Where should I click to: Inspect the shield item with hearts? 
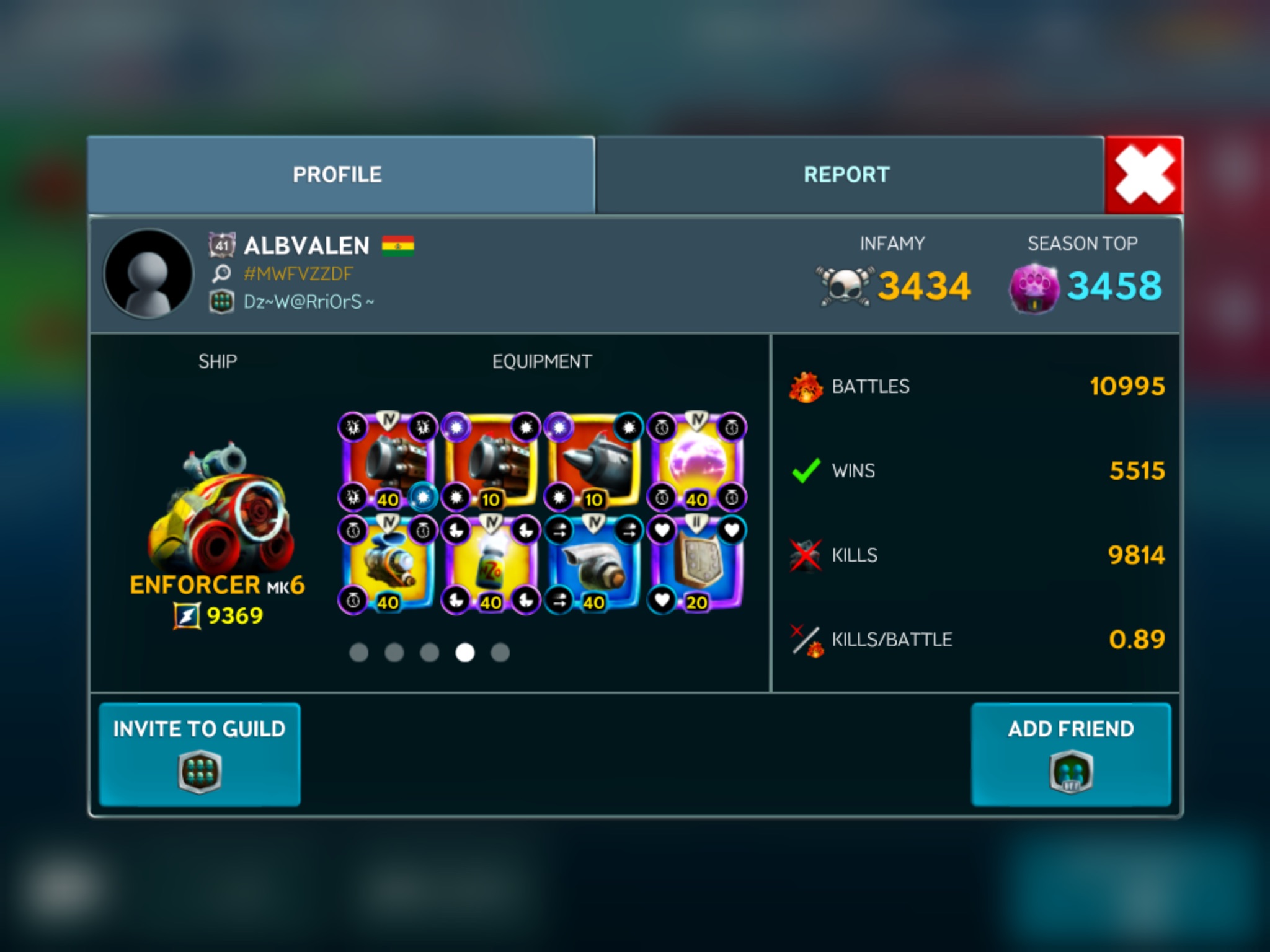coord(697,564)
